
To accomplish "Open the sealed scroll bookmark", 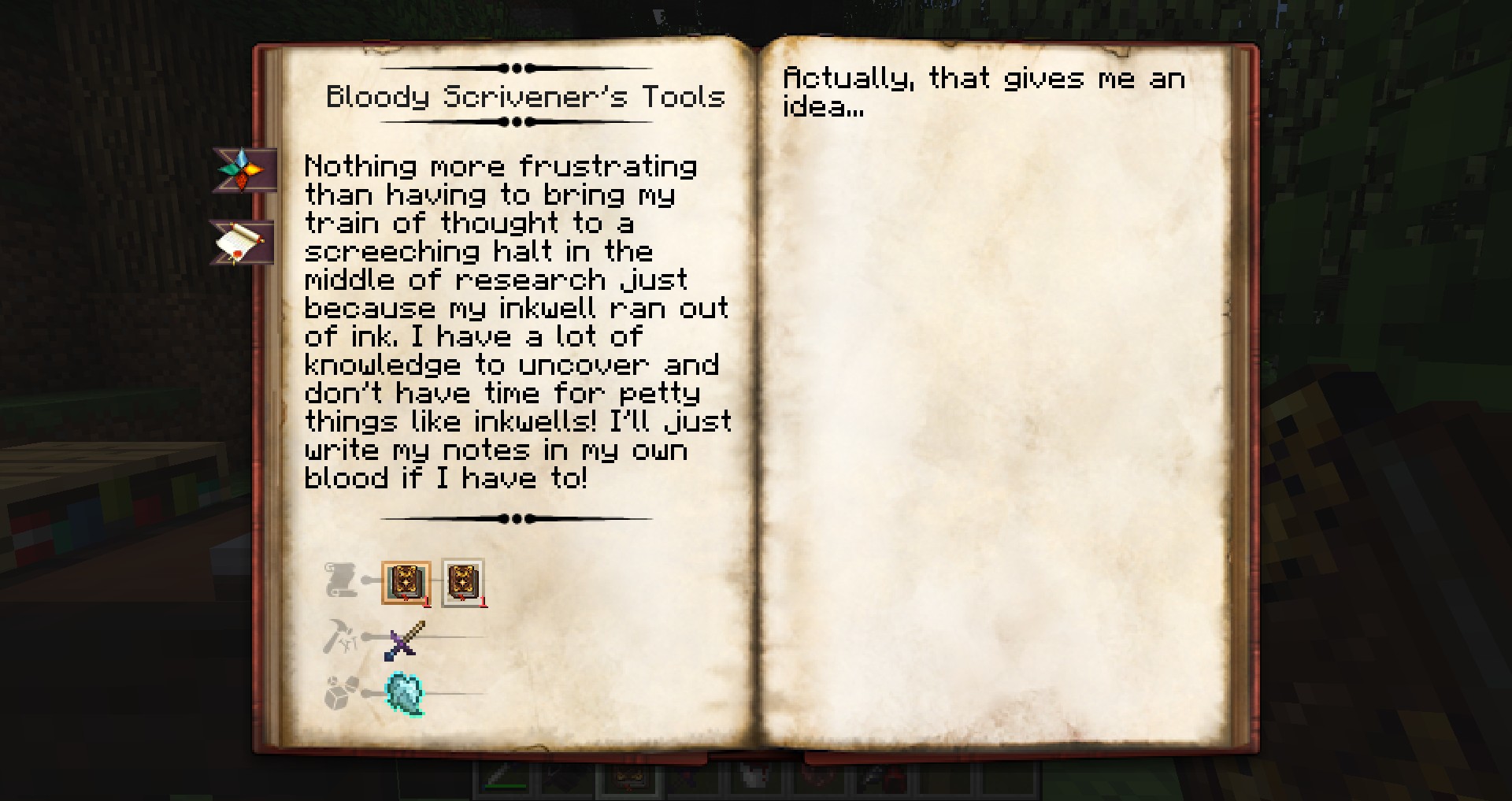I will 241,242.
